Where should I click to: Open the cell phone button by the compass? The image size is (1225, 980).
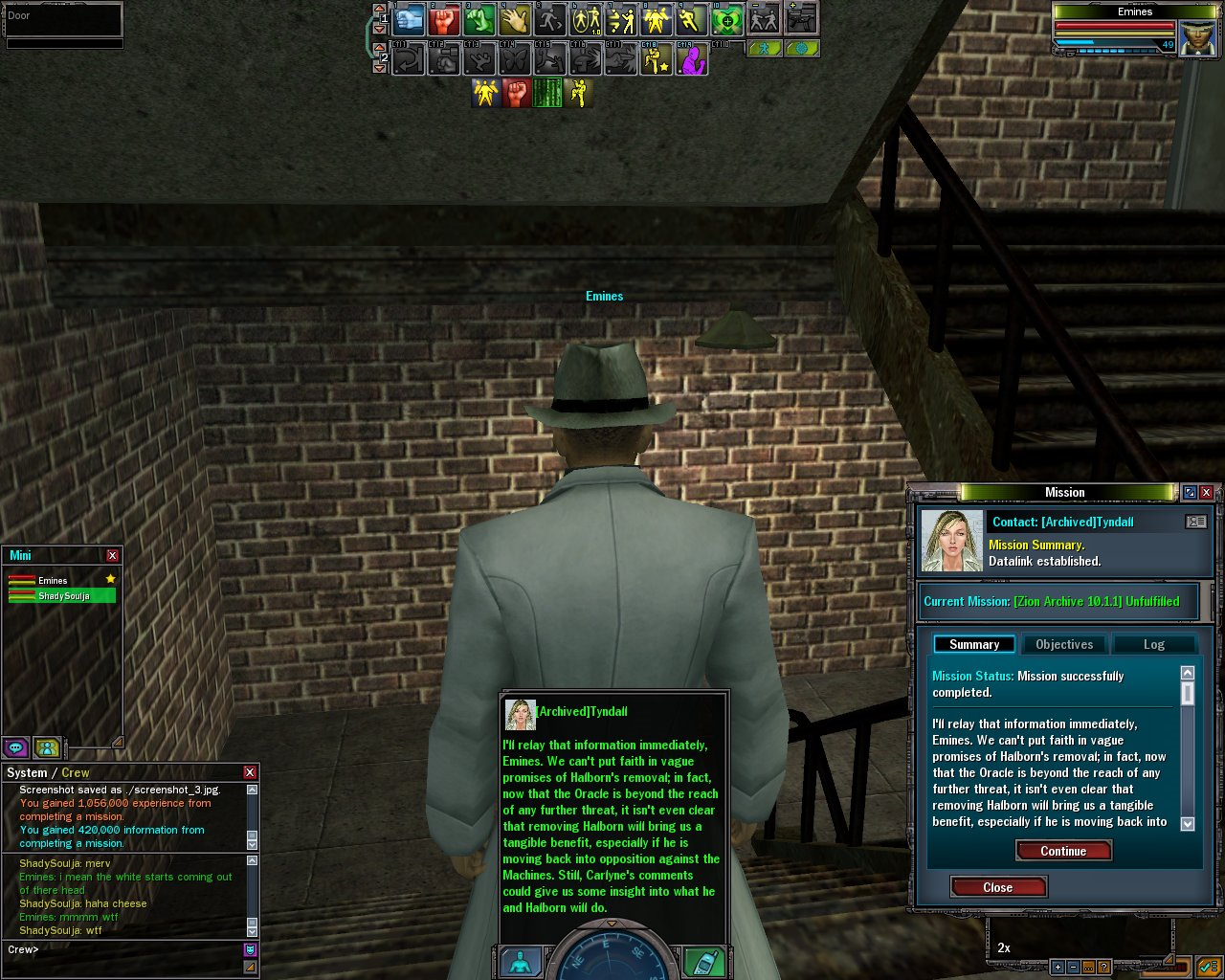point(703,962)
